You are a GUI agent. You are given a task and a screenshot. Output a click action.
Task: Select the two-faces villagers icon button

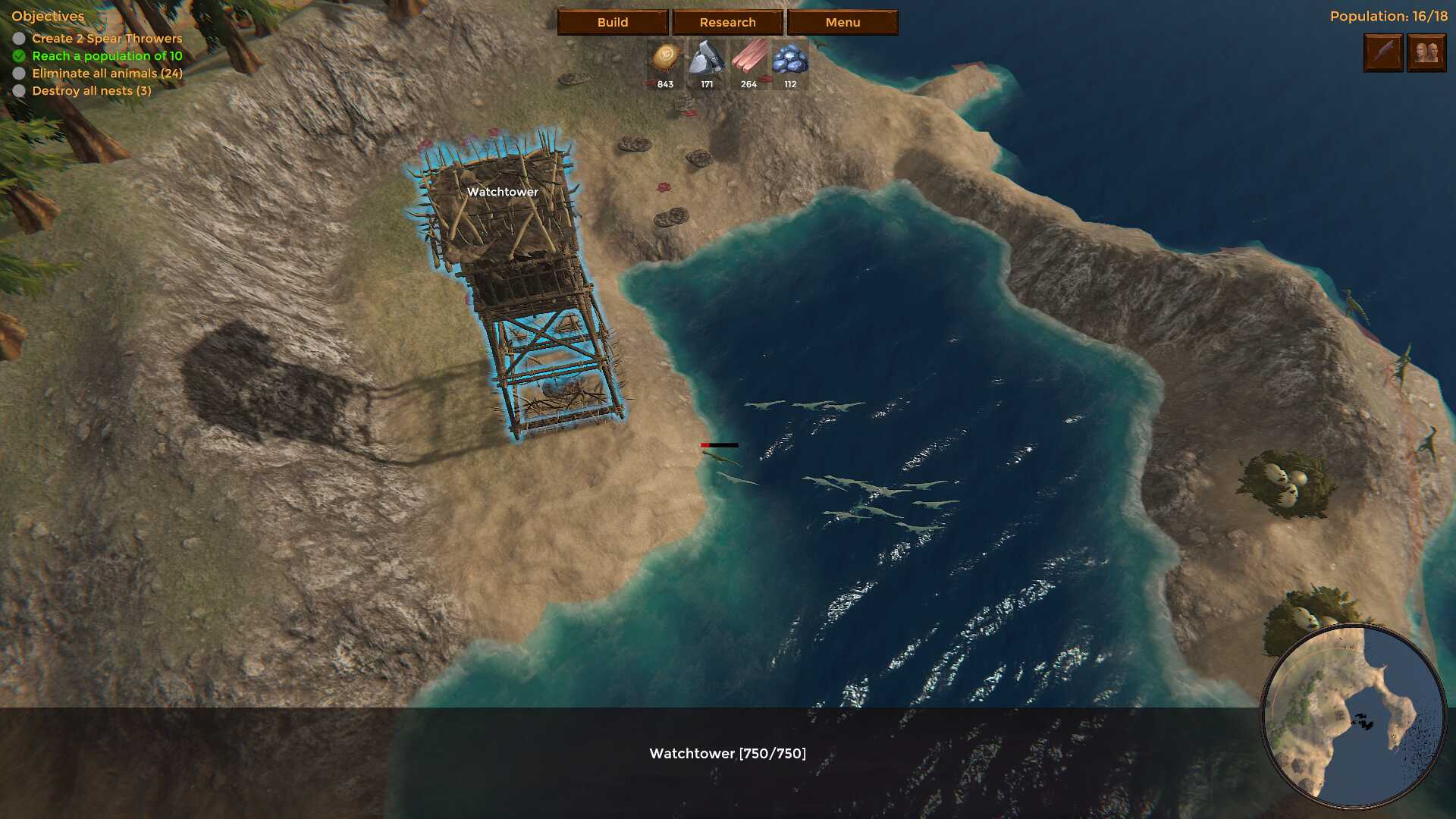click(x=1426, y=52)
